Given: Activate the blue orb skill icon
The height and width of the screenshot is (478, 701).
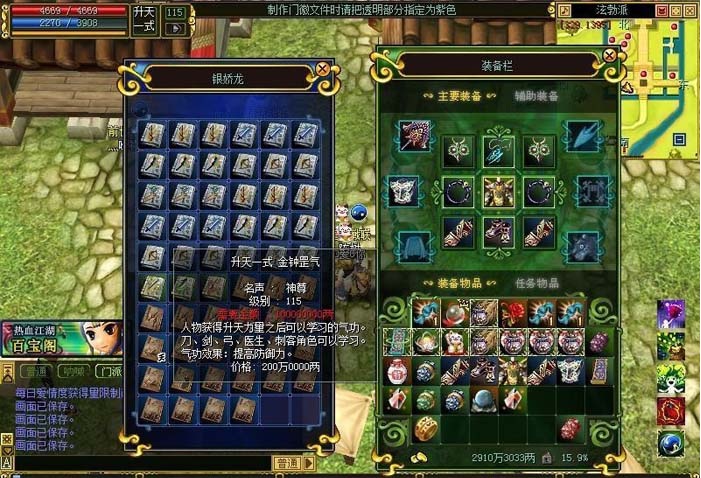Looking at the screenshot, I should pos(671,443).
